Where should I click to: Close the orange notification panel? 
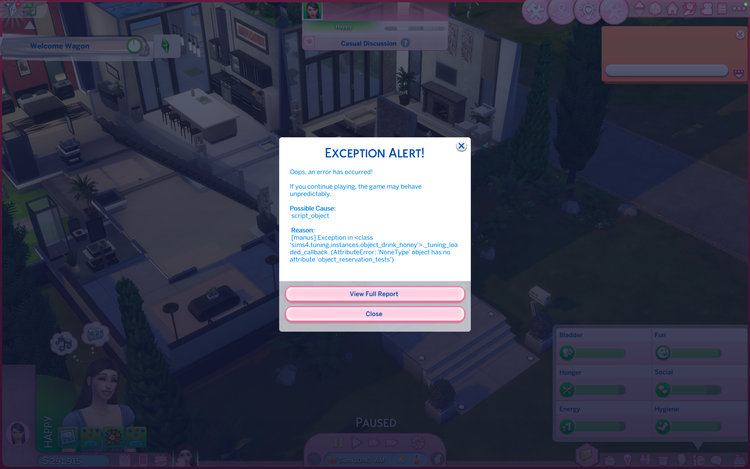741,33
